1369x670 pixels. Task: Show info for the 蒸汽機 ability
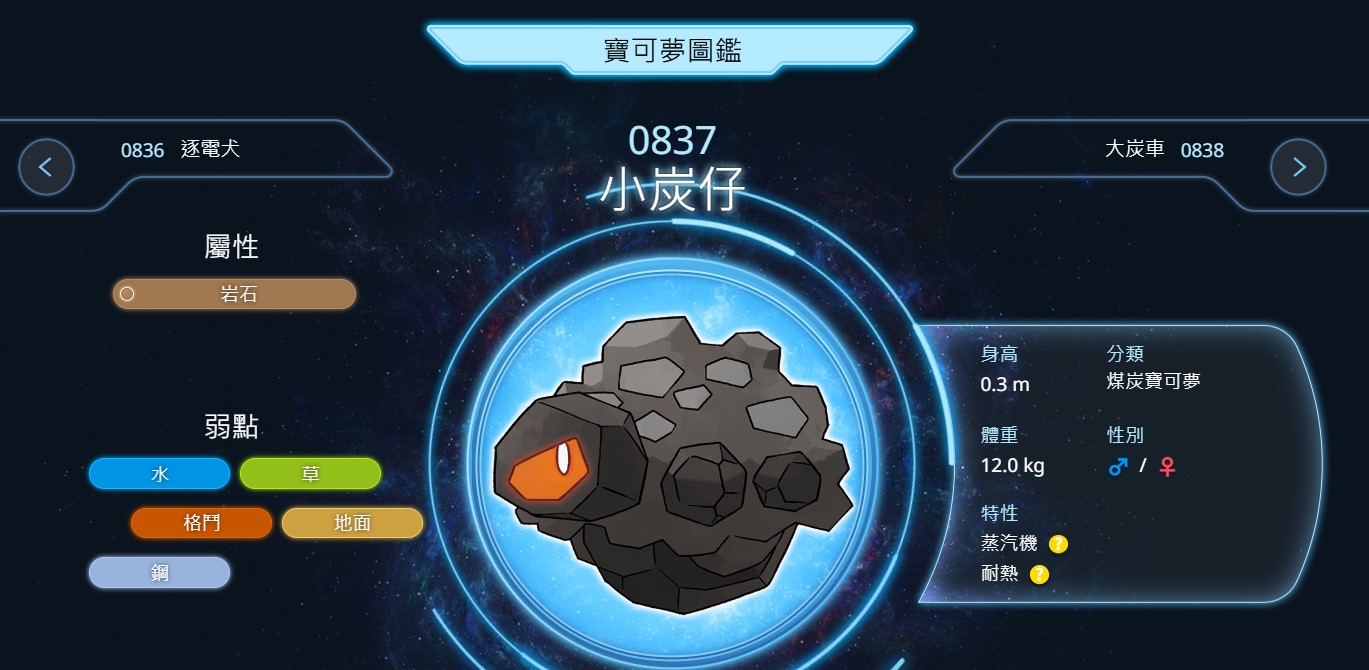1058,544
